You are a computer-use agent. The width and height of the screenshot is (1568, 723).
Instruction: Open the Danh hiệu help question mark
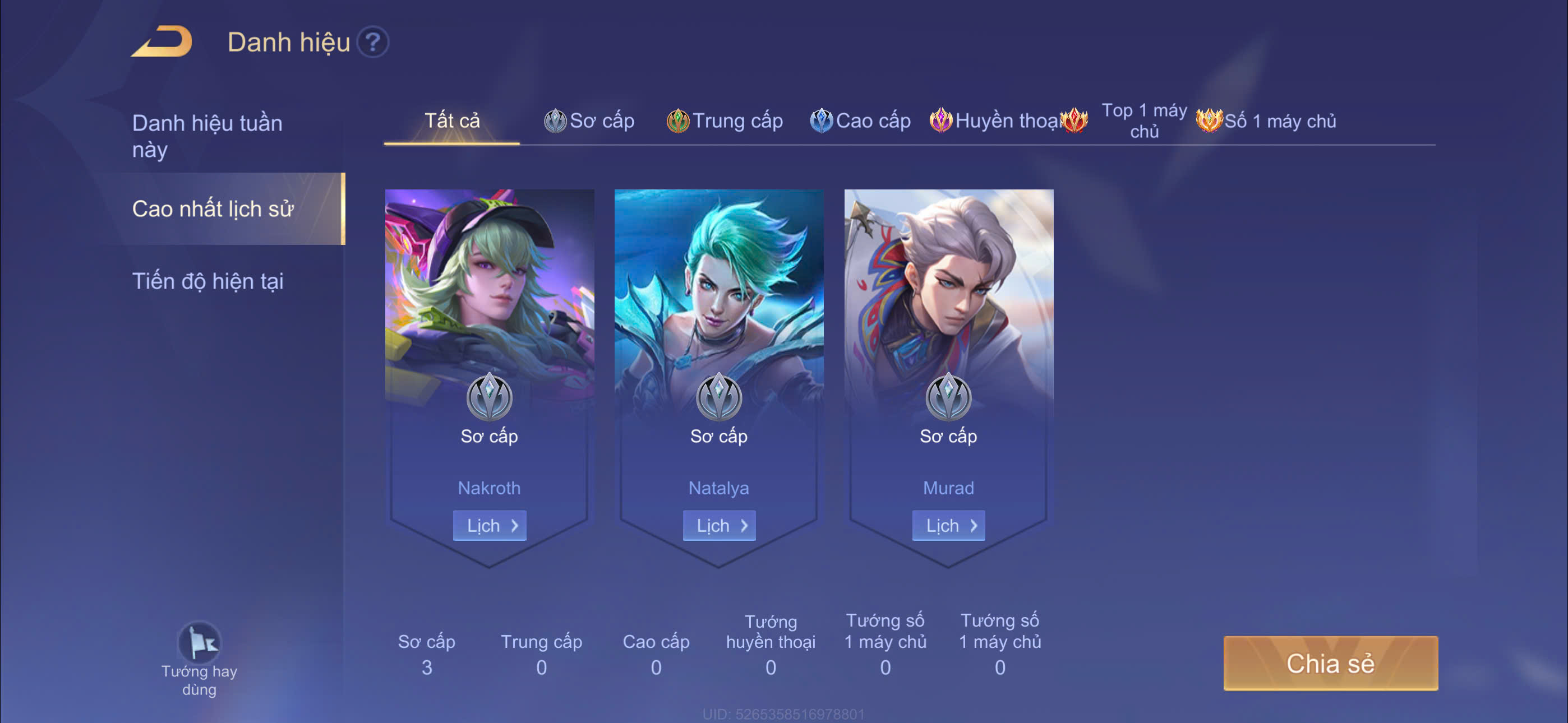pyautogui.click(x=372, y=42)
